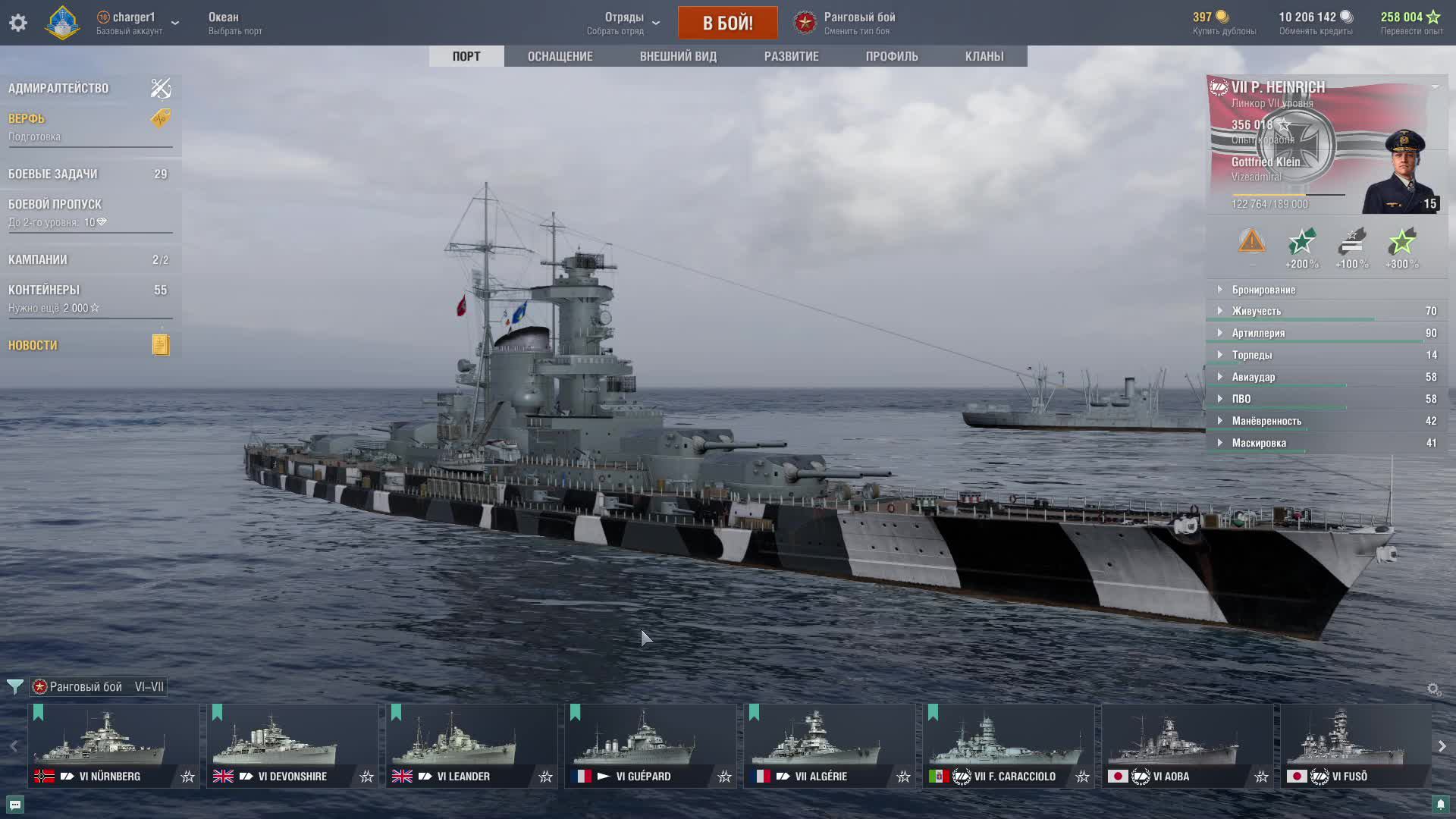Open the АДМИРАЛТЕЙСТВО menu entry
The width and height of the screenshot is (1456, 819).
tap(59, 88)
